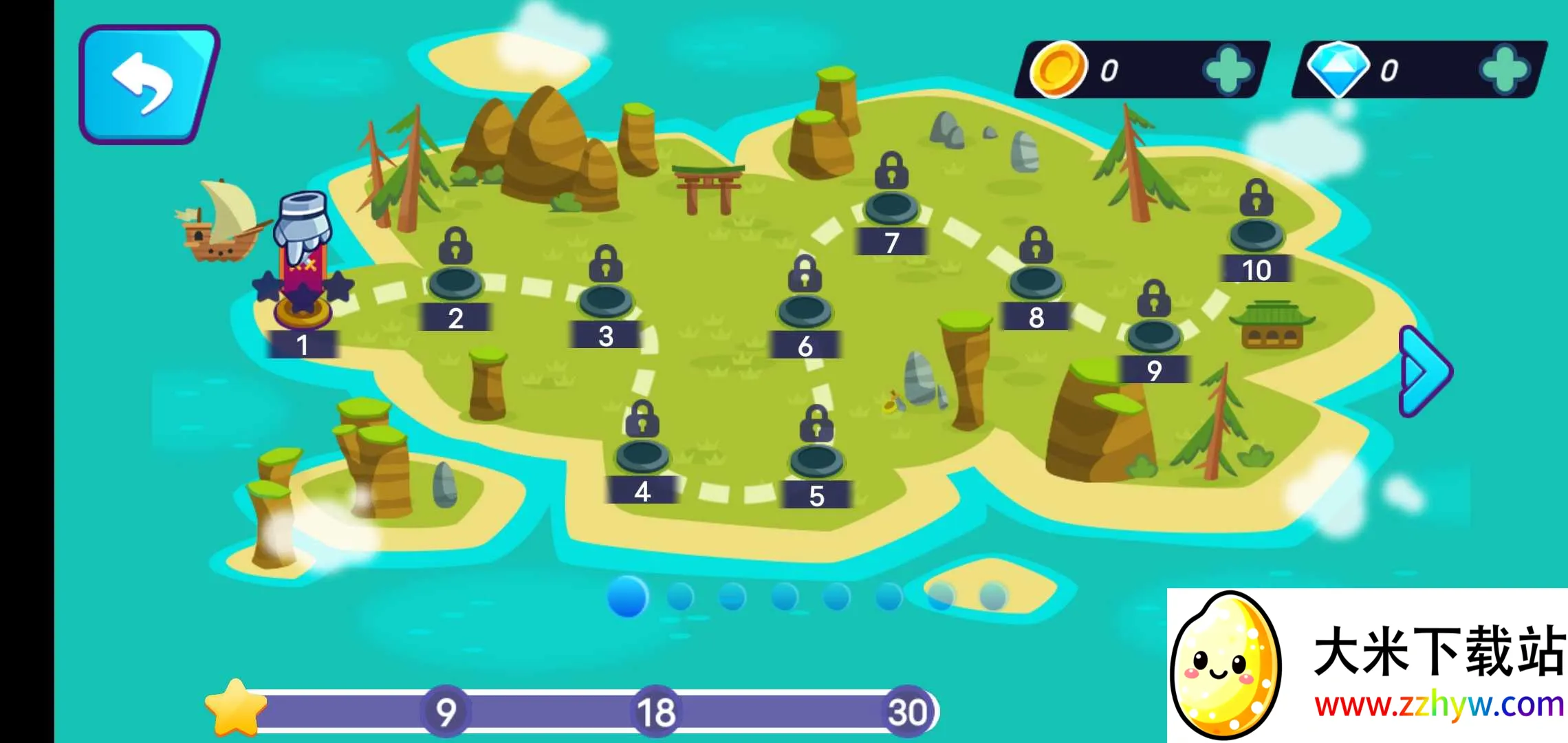Tap locked level 4 node
The height and width of the screenshot is (743, 1568).
coord(642,455)
